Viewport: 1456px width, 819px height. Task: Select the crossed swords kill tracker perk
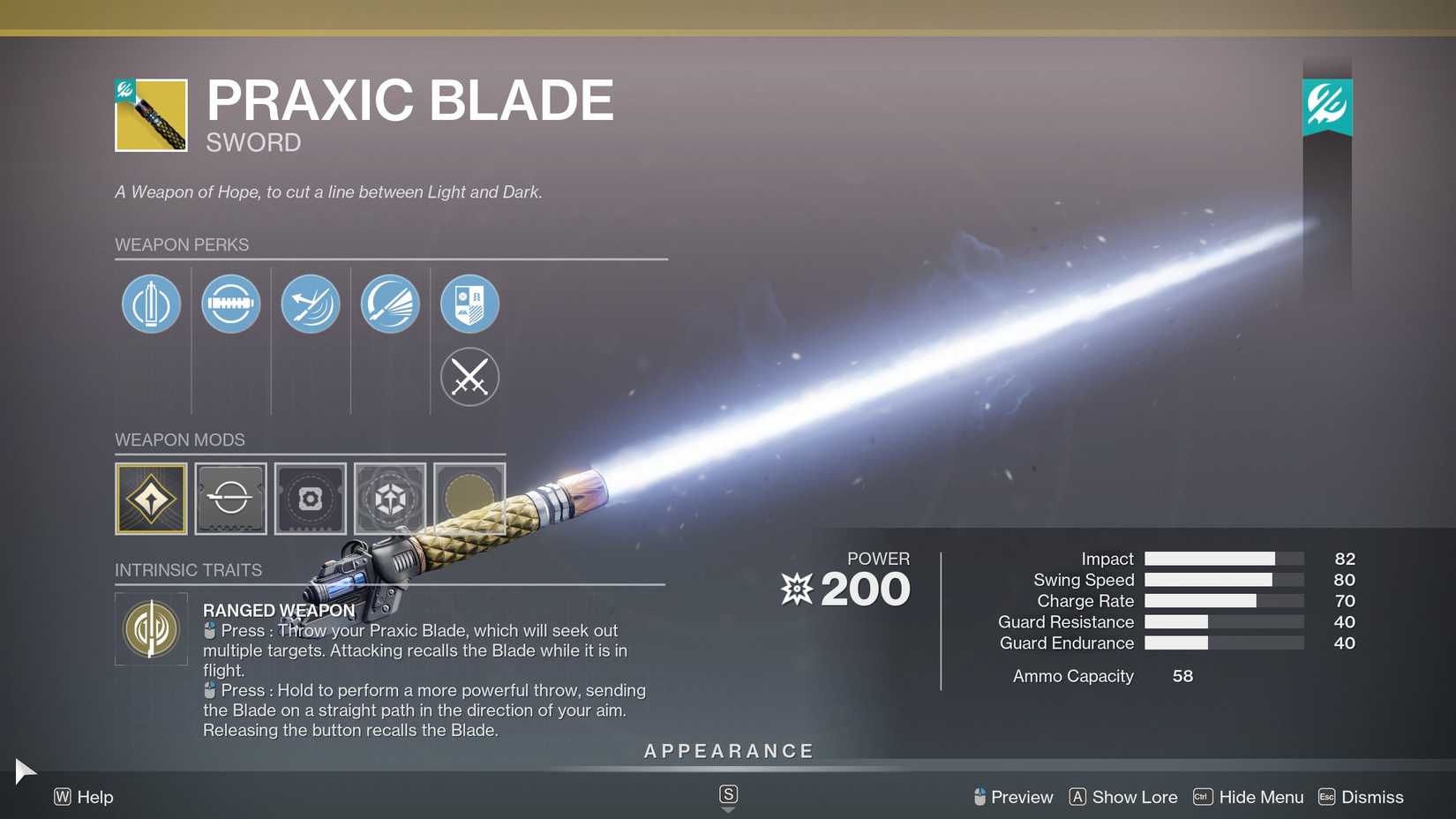tap(469, 377)
